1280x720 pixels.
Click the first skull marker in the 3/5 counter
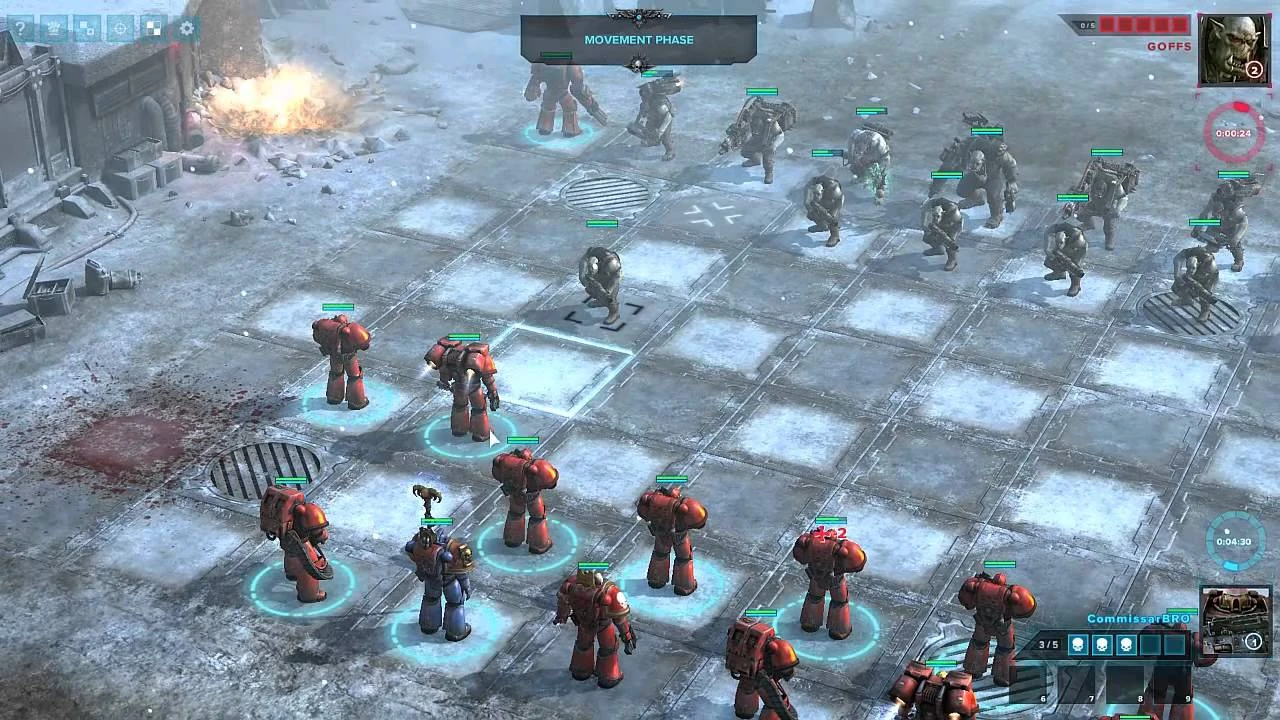[x=1078, y=644]
